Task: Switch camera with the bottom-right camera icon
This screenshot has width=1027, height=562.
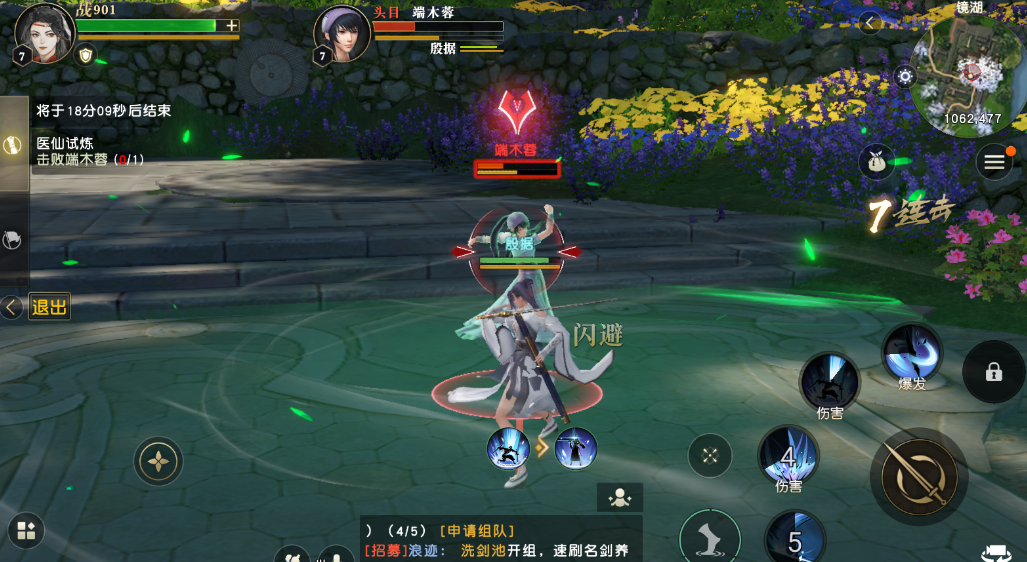Action: click(x=996, y=552)
